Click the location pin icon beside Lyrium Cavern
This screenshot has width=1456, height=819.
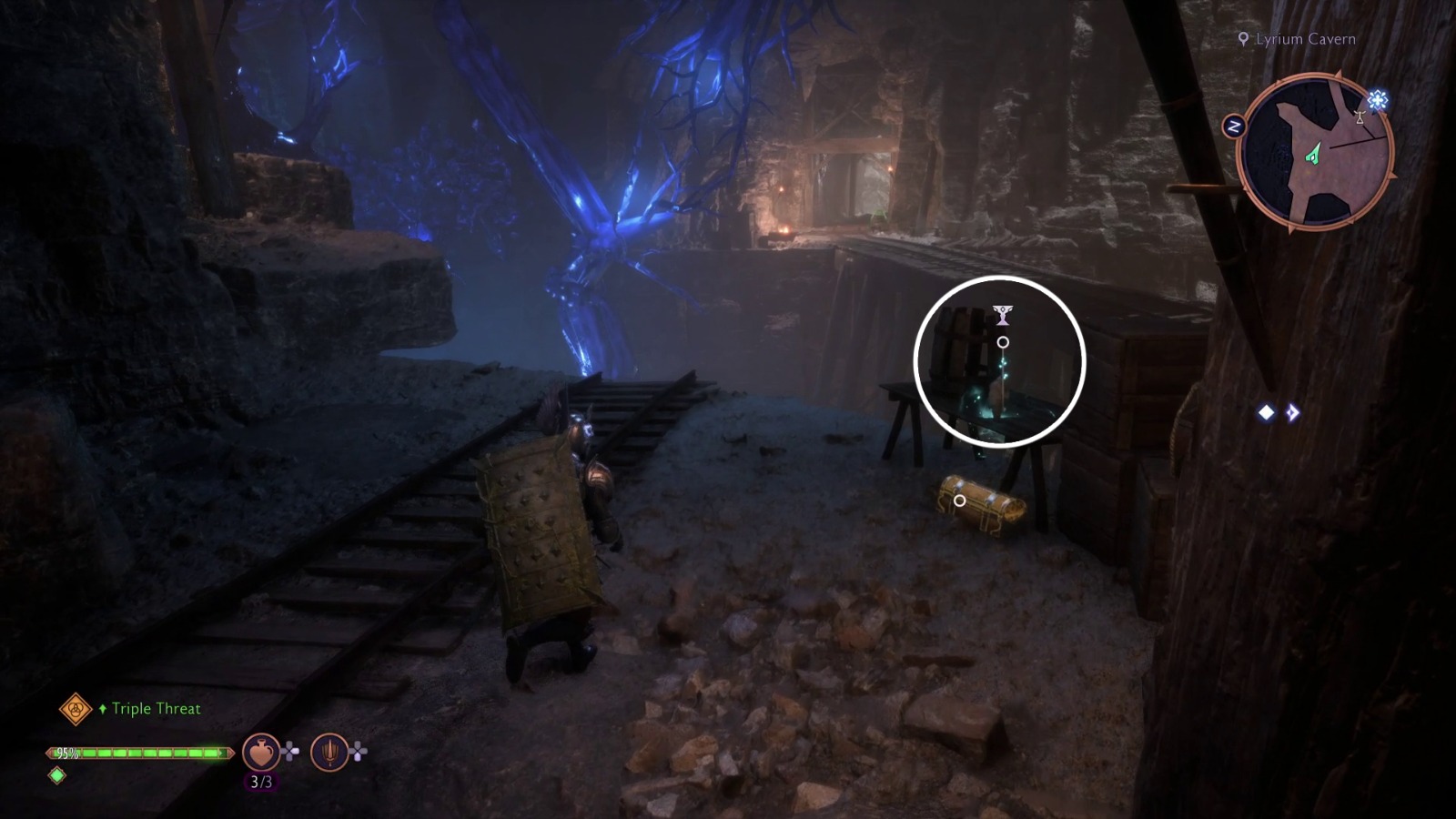(x=1244, y=39)
